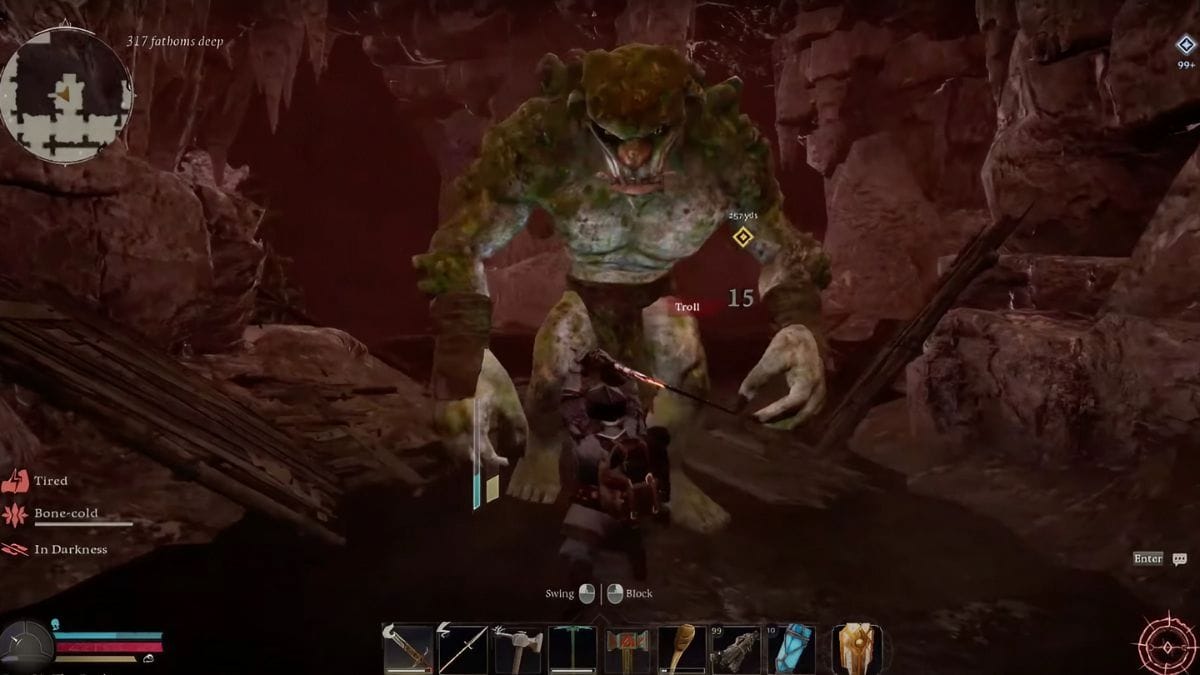Choose the stone hammer hotbar slot
Viewport: 1200px width, 675px height.
pyautogui.click(x=518, y=649)
